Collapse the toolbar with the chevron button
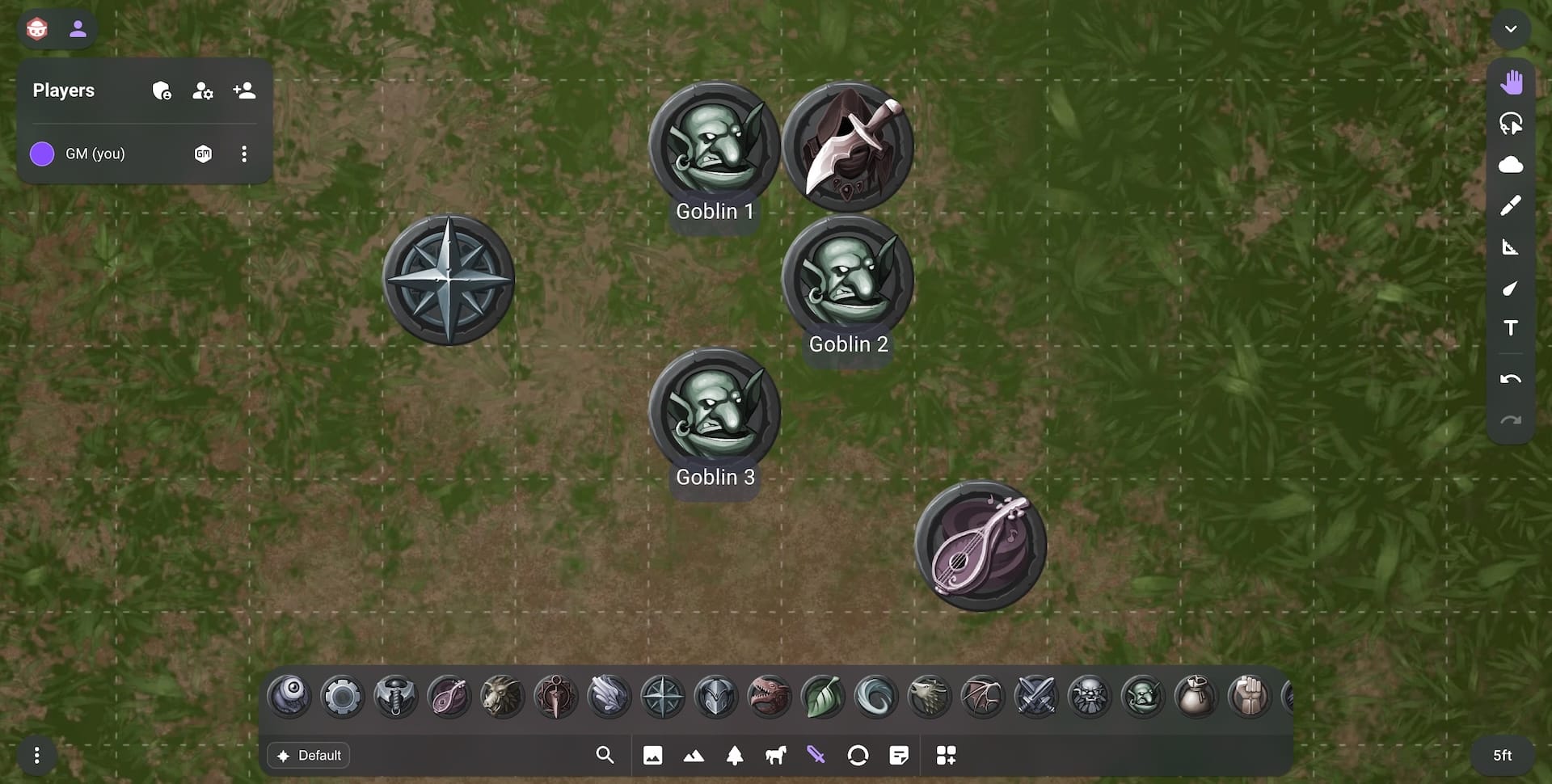 (x=1510, y=29)
